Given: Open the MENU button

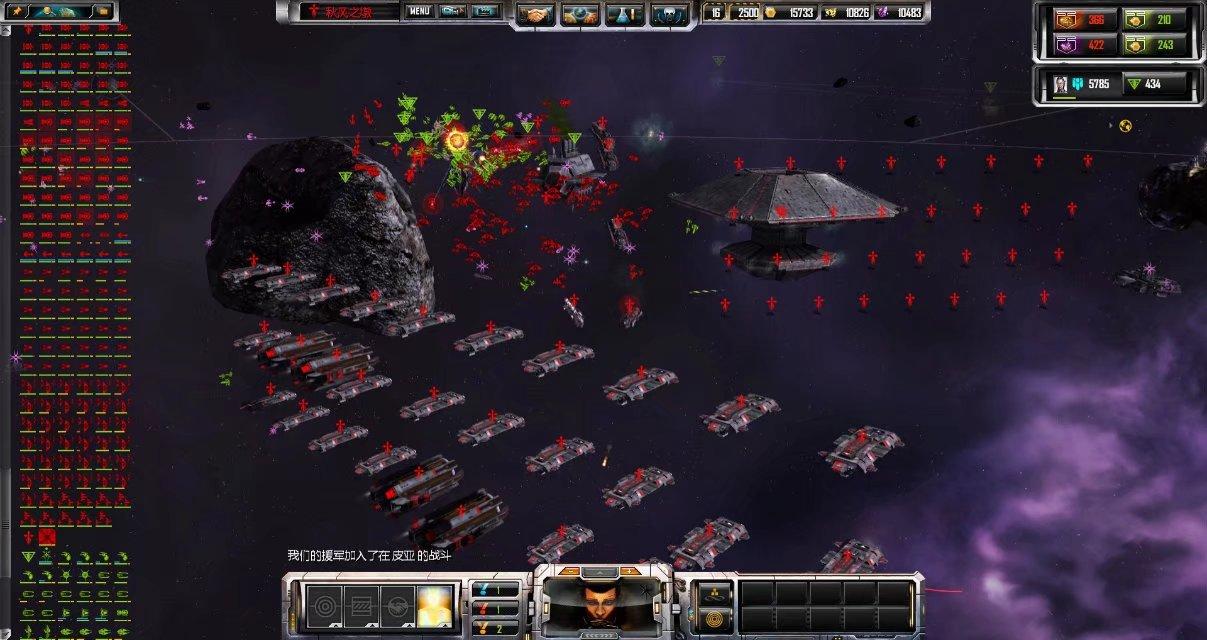Looking at the screenshot, I should click(419, 12).
